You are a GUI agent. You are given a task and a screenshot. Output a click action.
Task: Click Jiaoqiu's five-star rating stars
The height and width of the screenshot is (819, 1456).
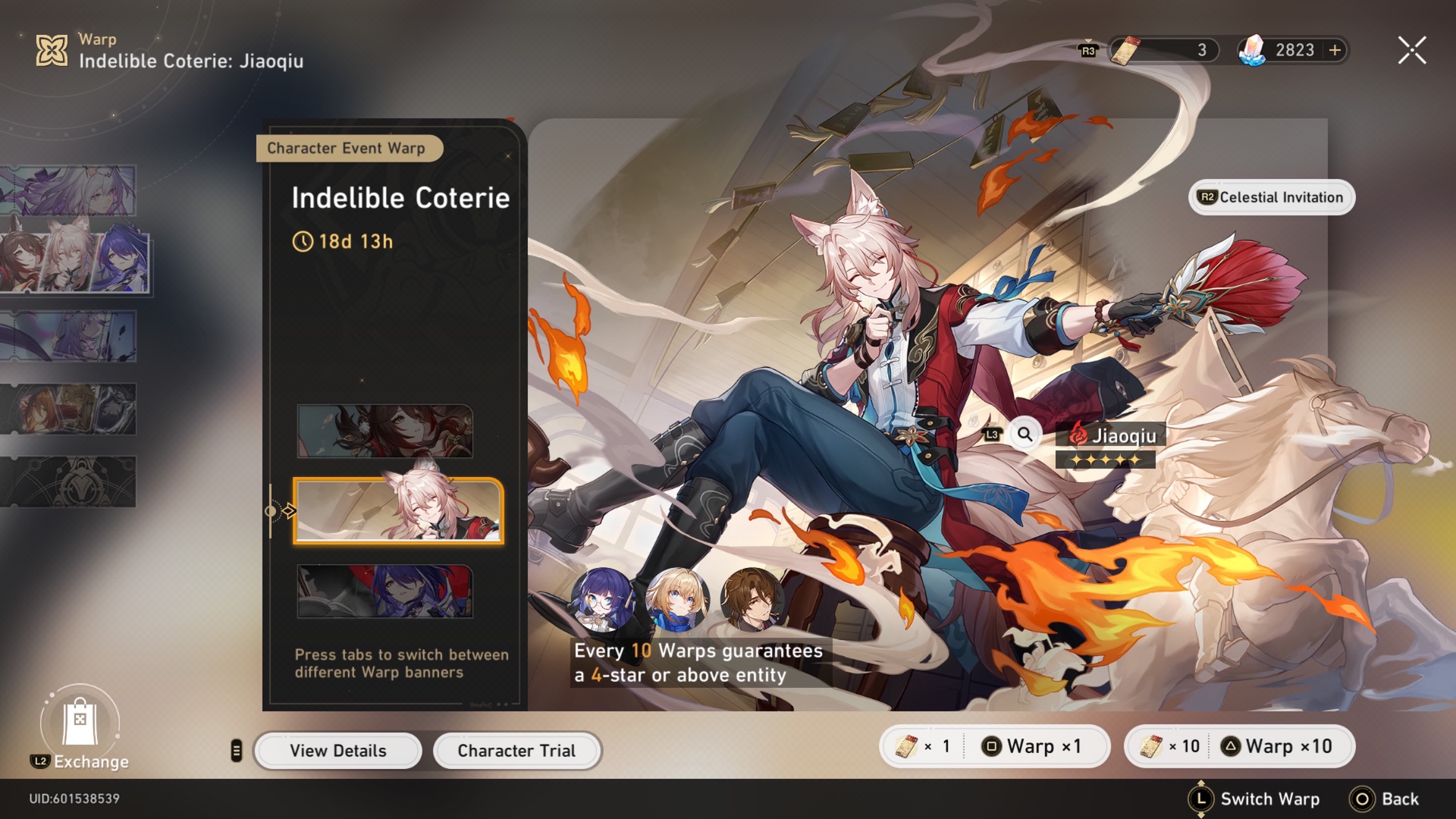point(1106,460)
